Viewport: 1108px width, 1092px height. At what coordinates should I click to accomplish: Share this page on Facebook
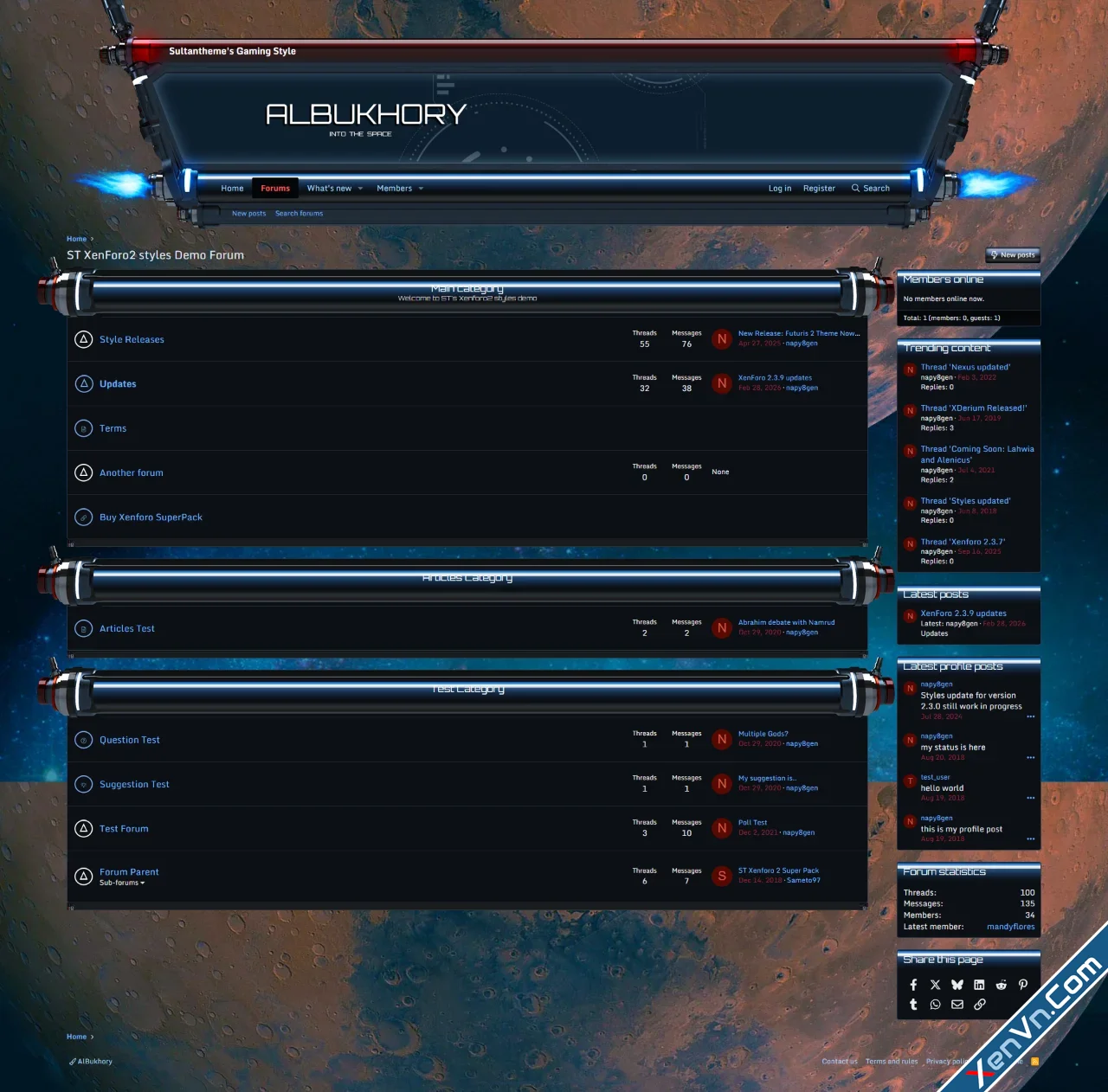(x=913, y=985)
